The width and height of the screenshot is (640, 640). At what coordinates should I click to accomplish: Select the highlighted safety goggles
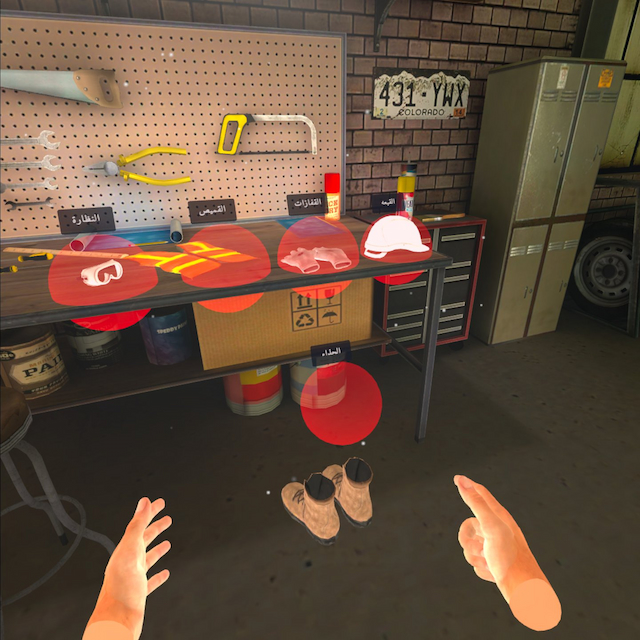pos(101,271)
